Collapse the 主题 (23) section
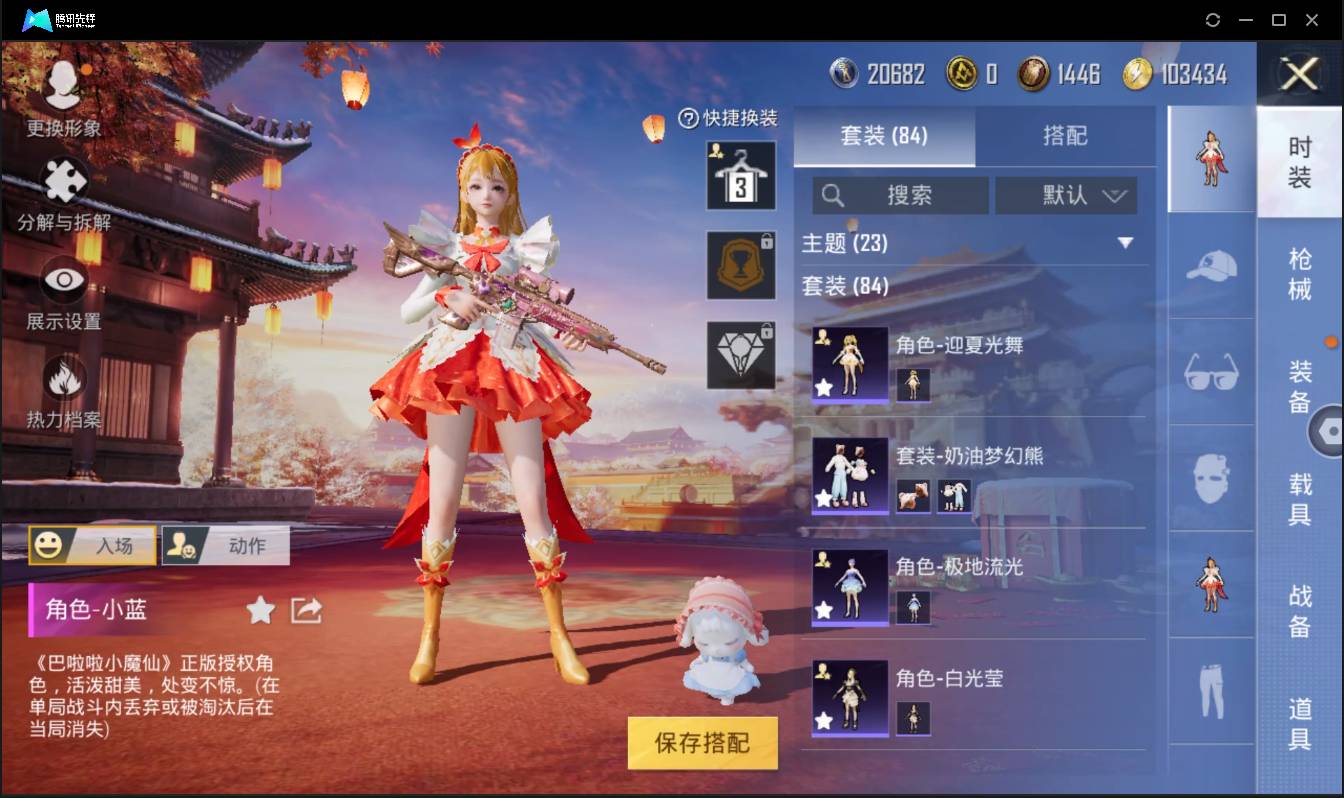Image resolution: width=1344 pixels, height=798 pixels. tap(1126, 243)
